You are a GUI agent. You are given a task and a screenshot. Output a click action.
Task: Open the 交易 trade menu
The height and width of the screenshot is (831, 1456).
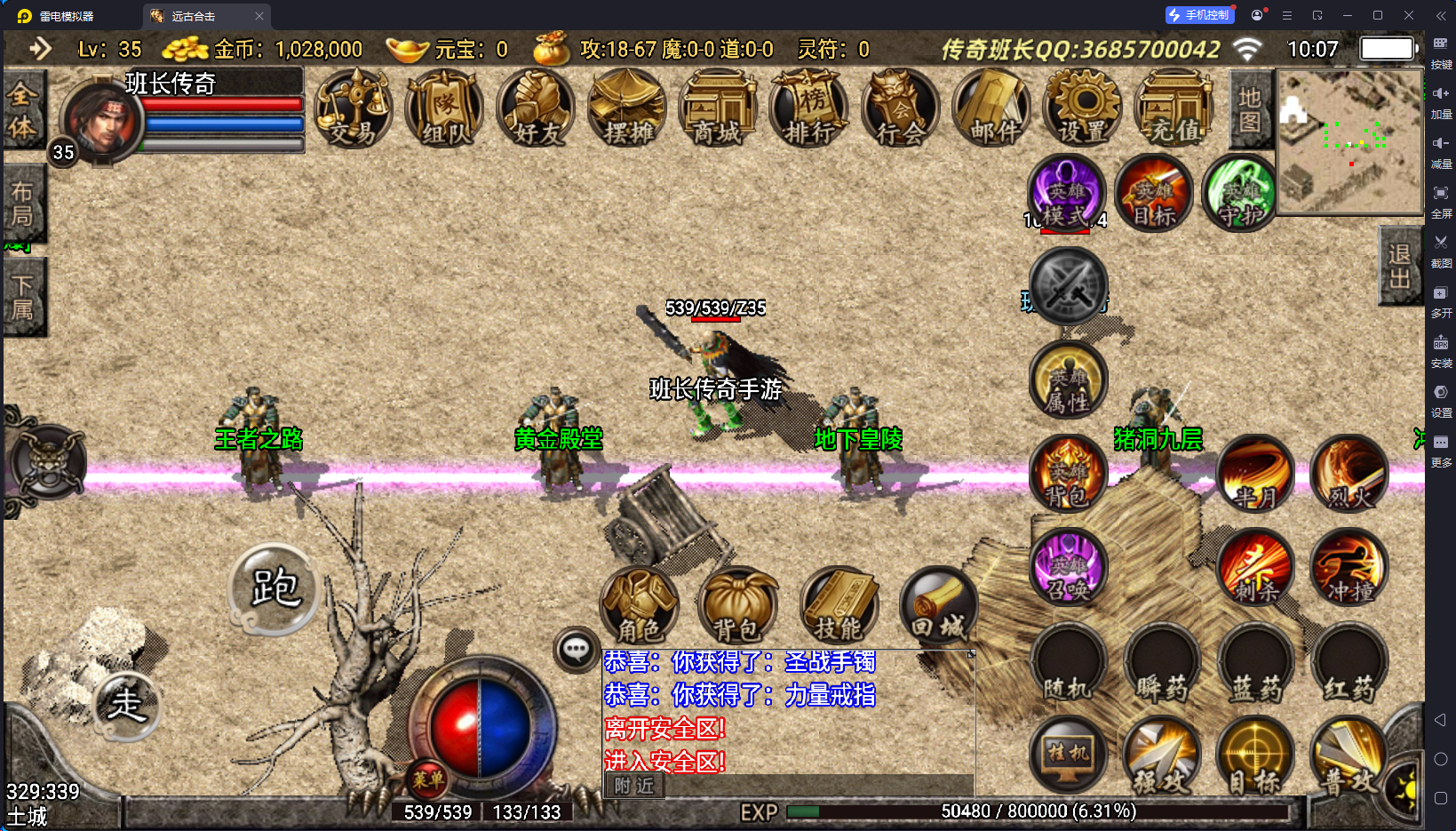354,109
